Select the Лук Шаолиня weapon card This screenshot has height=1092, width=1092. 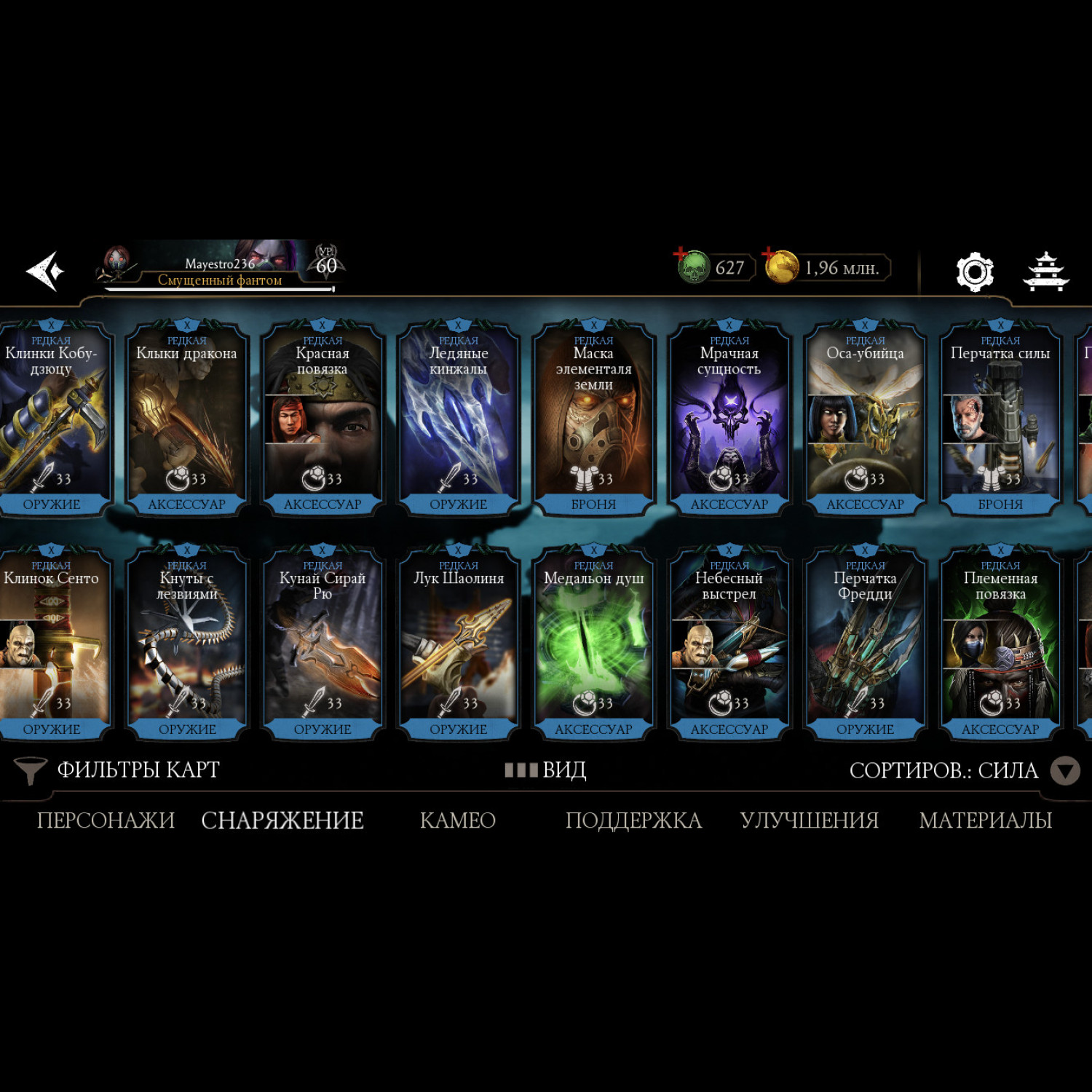[x=459, y=644]
